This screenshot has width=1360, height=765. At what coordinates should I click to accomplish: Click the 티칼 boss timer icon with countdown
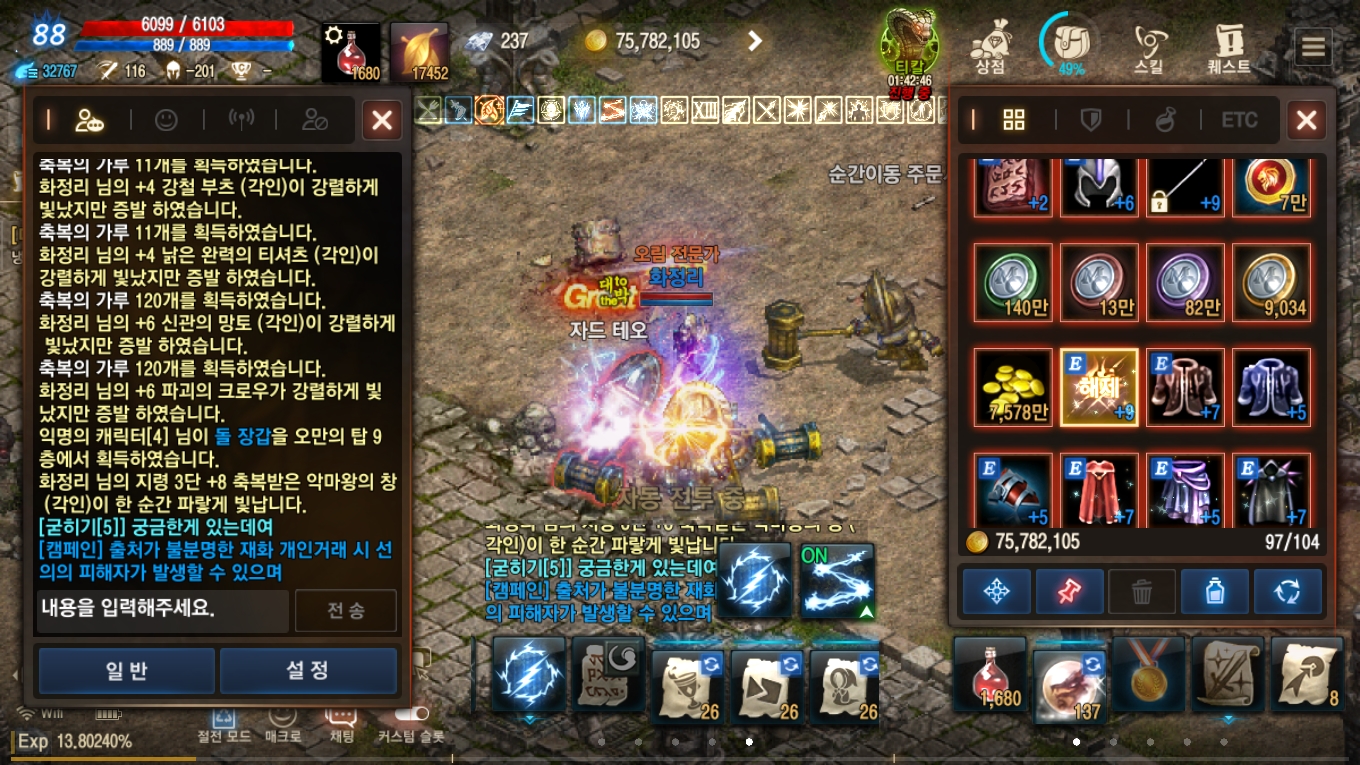tap(910, 38)
